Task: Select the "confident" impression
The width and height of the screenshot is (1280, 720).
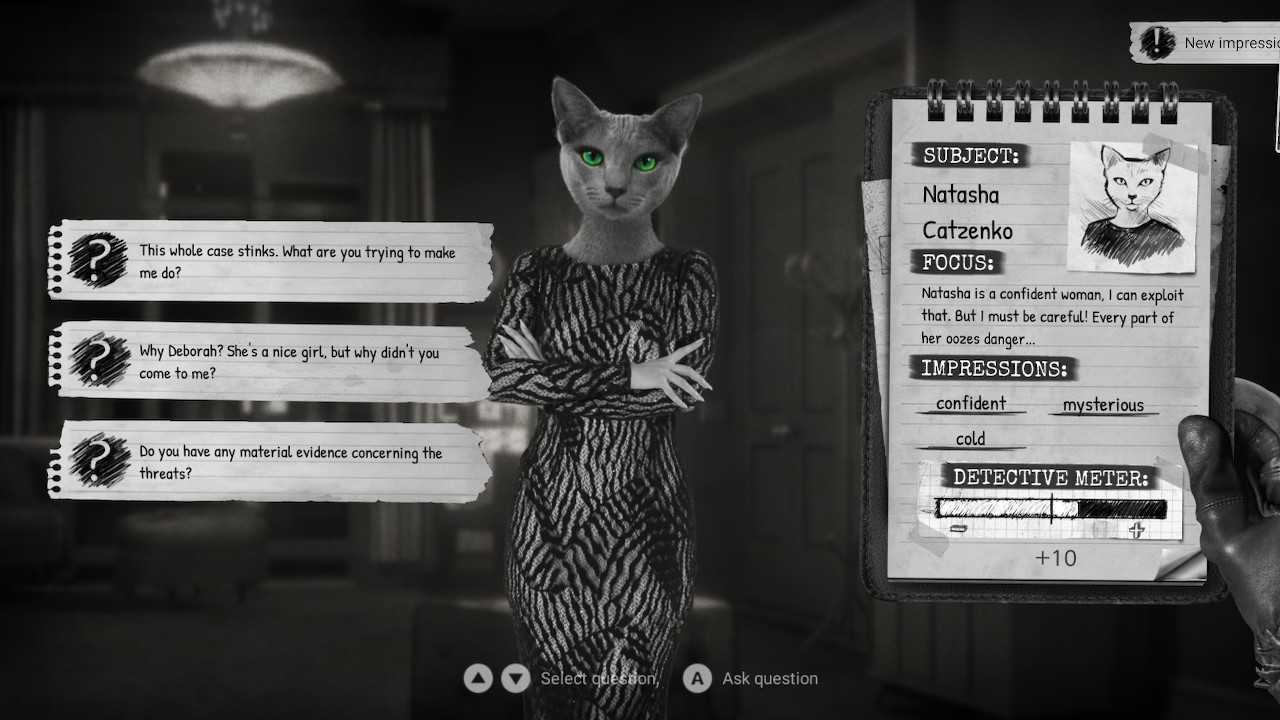Action: pyautogui.click(x=971, y=404)
